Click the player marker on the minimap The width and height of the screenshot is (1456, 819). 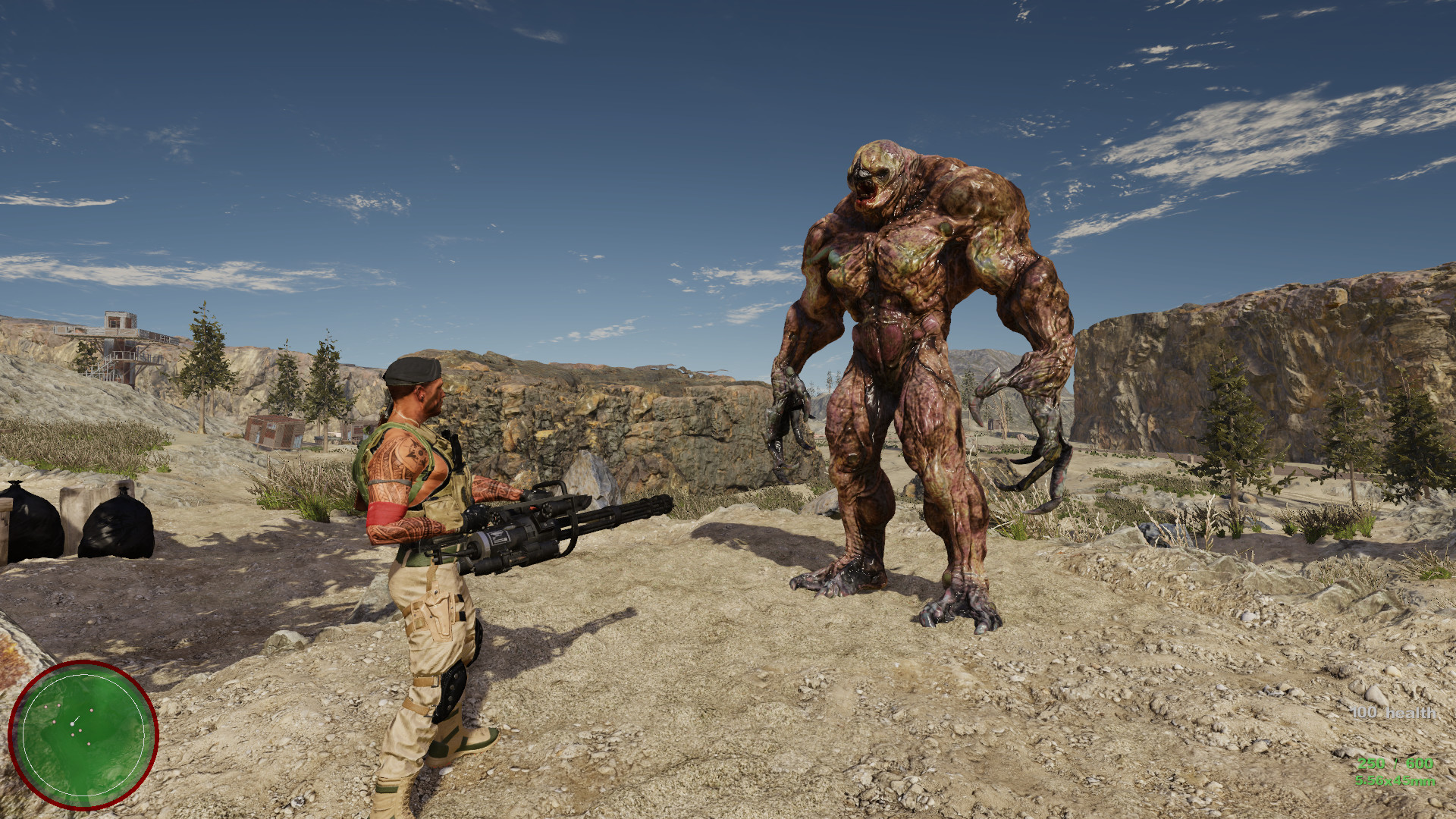72,723
